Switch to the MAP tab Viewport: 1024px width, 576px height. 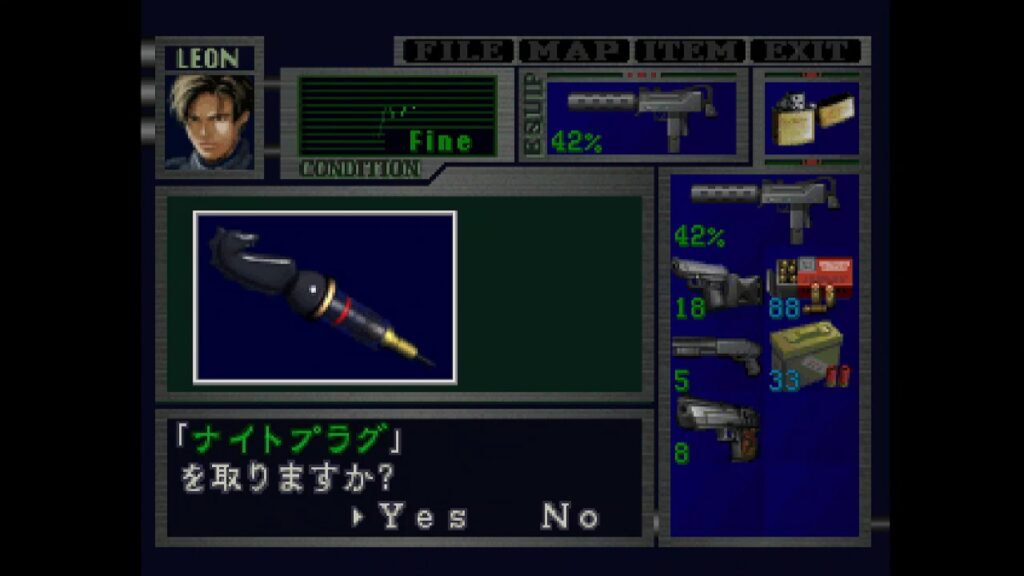coord(576,51)
